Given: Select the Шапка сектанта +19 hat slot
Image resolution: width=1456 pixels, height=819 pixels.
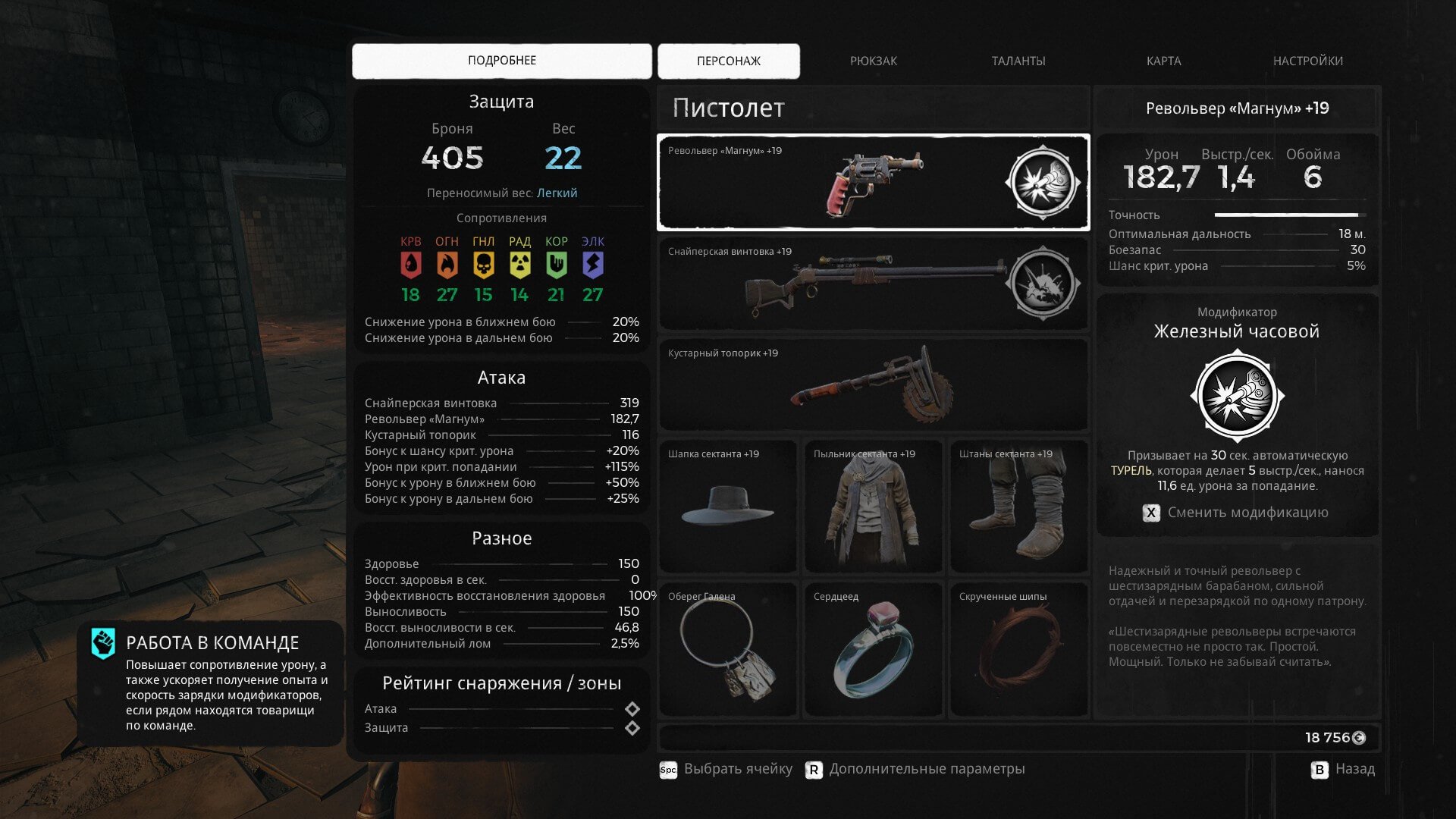Looking at the screenshot, I should [727, 506].
